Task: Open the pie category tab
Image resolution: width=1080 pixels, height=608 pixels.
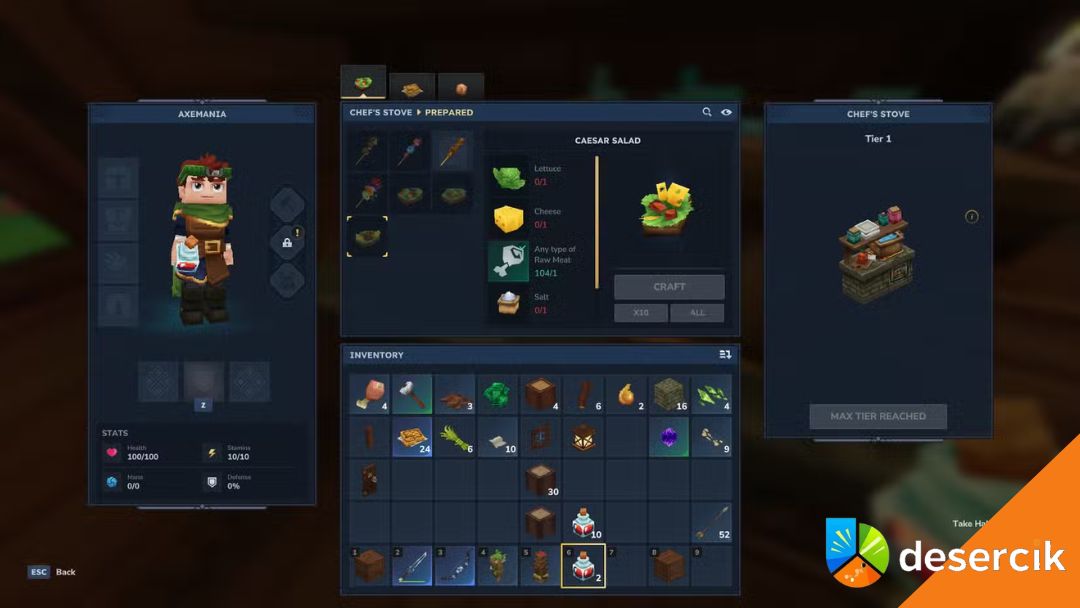Action: [x=412, y=86]
